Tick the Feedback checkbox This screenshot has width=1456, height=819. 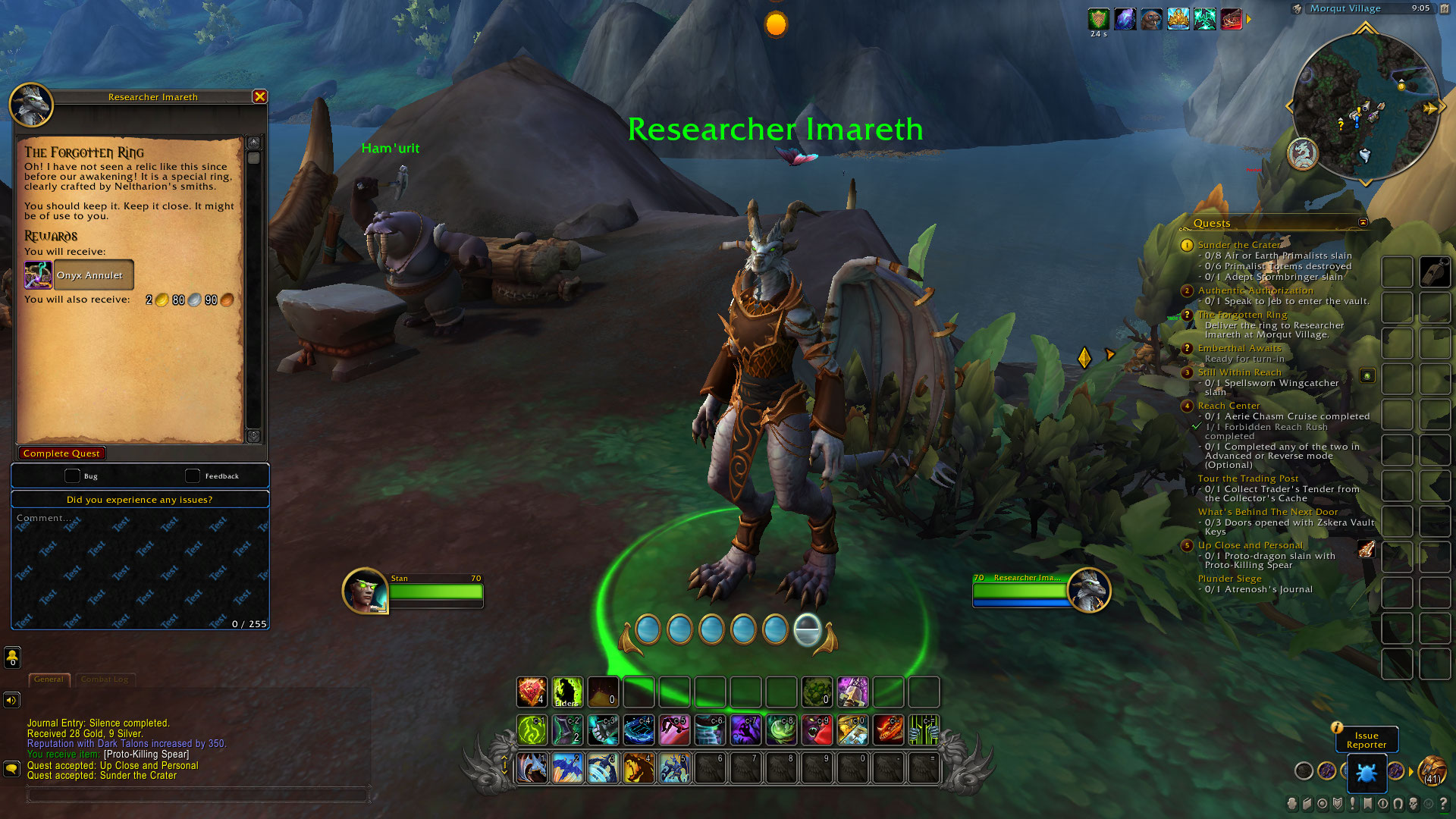[193, 475]
